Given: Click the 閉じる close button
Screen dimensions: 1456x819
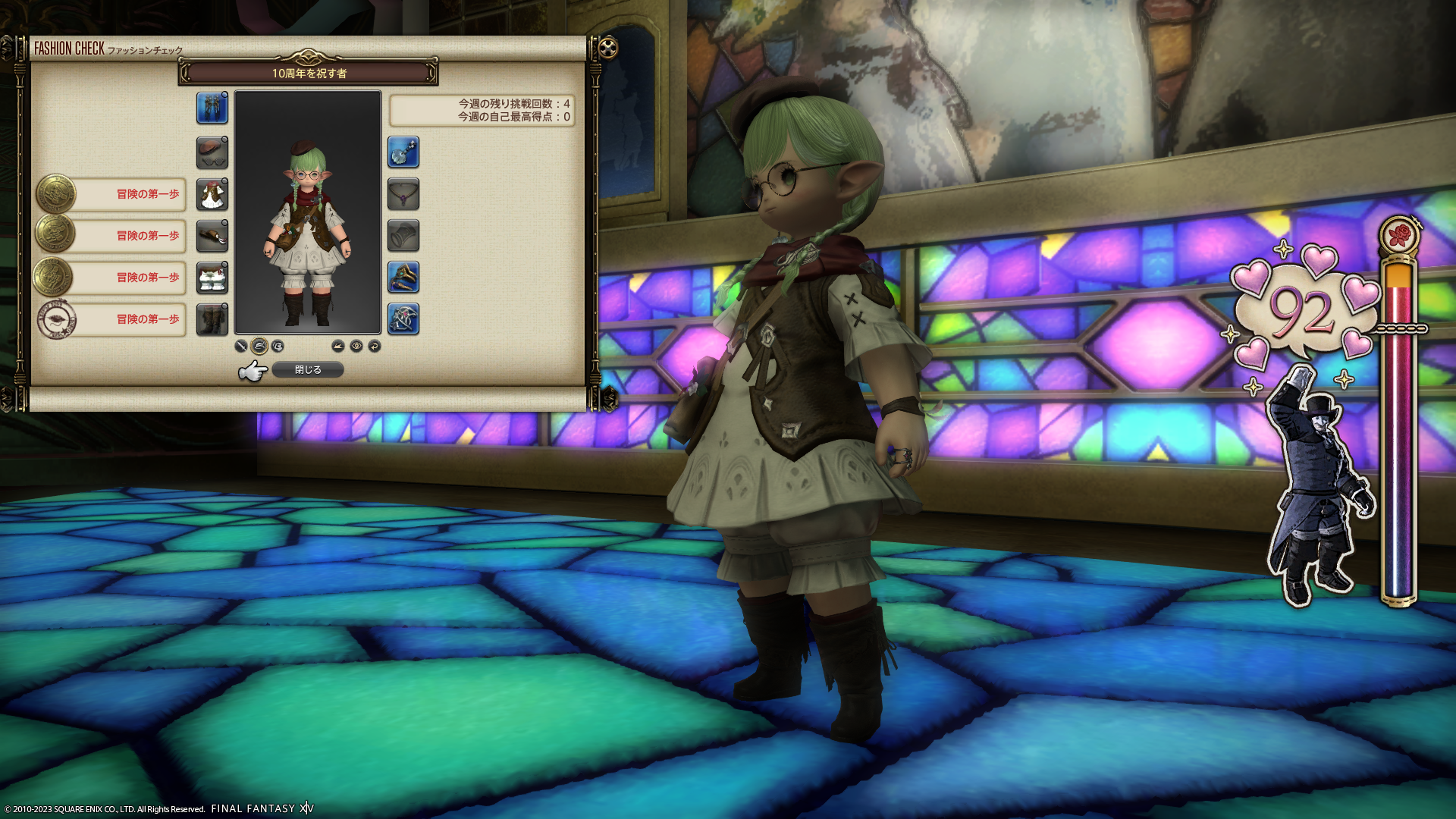Looking at the screenshot, I should [307, 369].
